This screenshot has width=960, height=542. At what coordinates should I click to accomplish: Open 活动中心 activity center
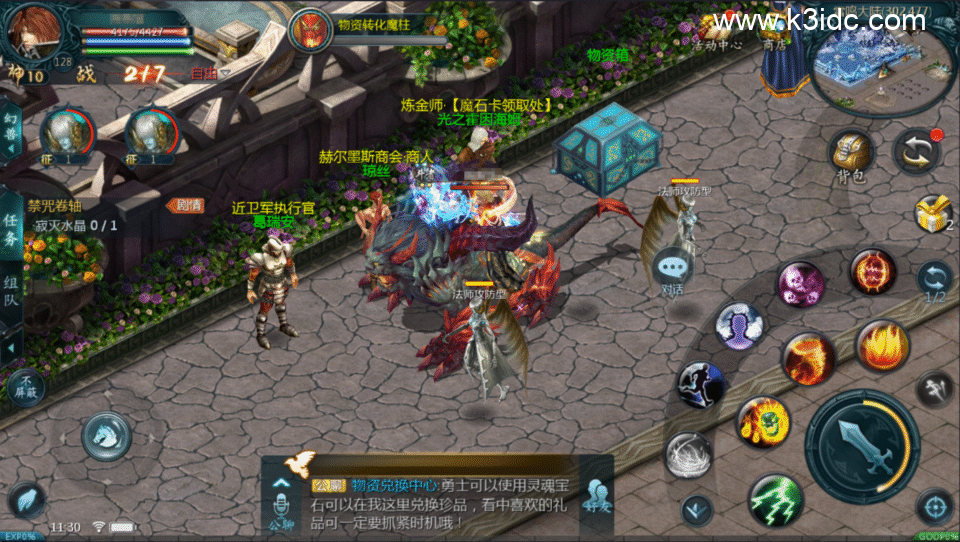(x=716, y=30)
